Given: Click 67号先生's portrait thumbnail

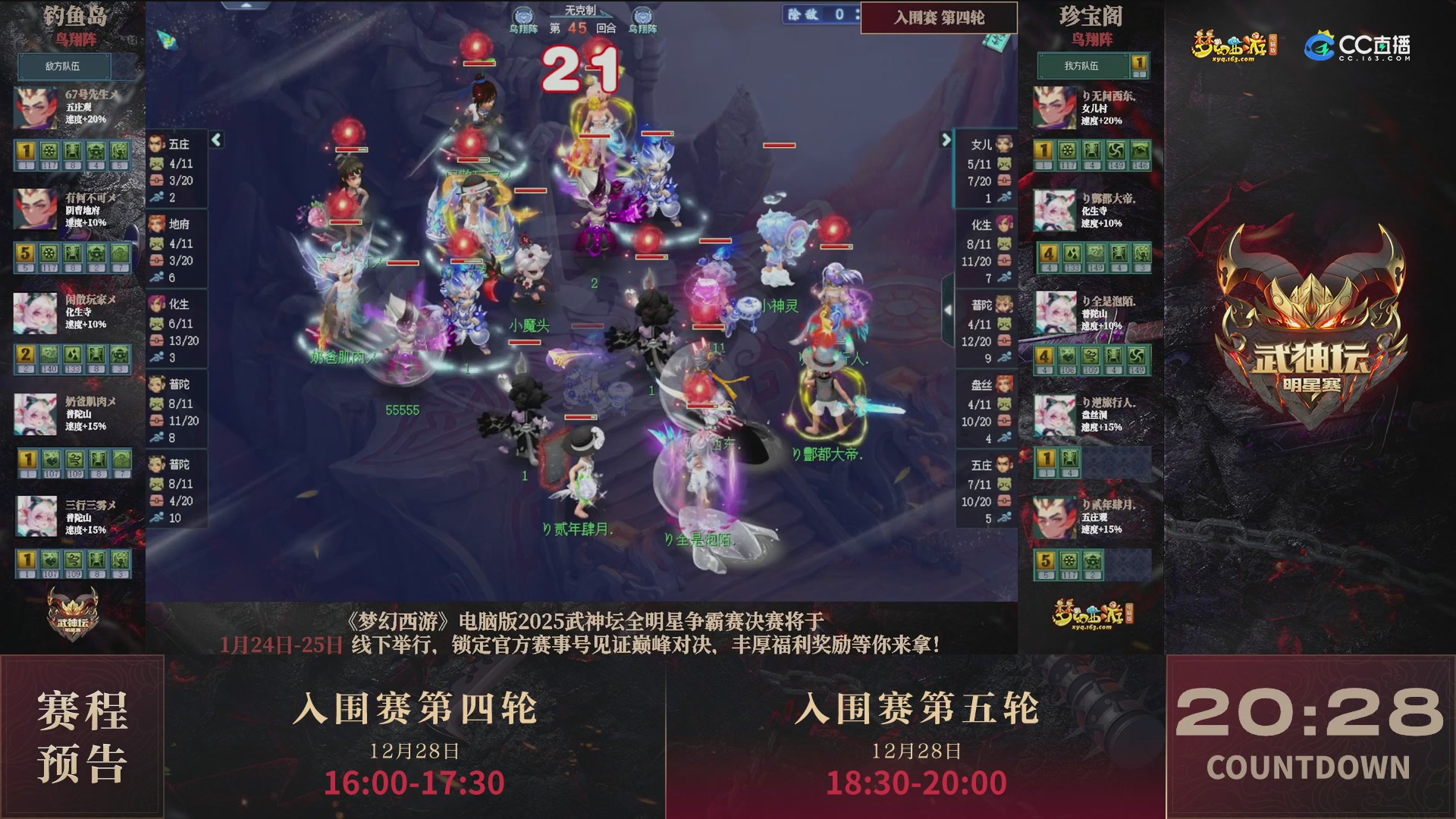Looking at the screenshot, I should click(36, 106).
